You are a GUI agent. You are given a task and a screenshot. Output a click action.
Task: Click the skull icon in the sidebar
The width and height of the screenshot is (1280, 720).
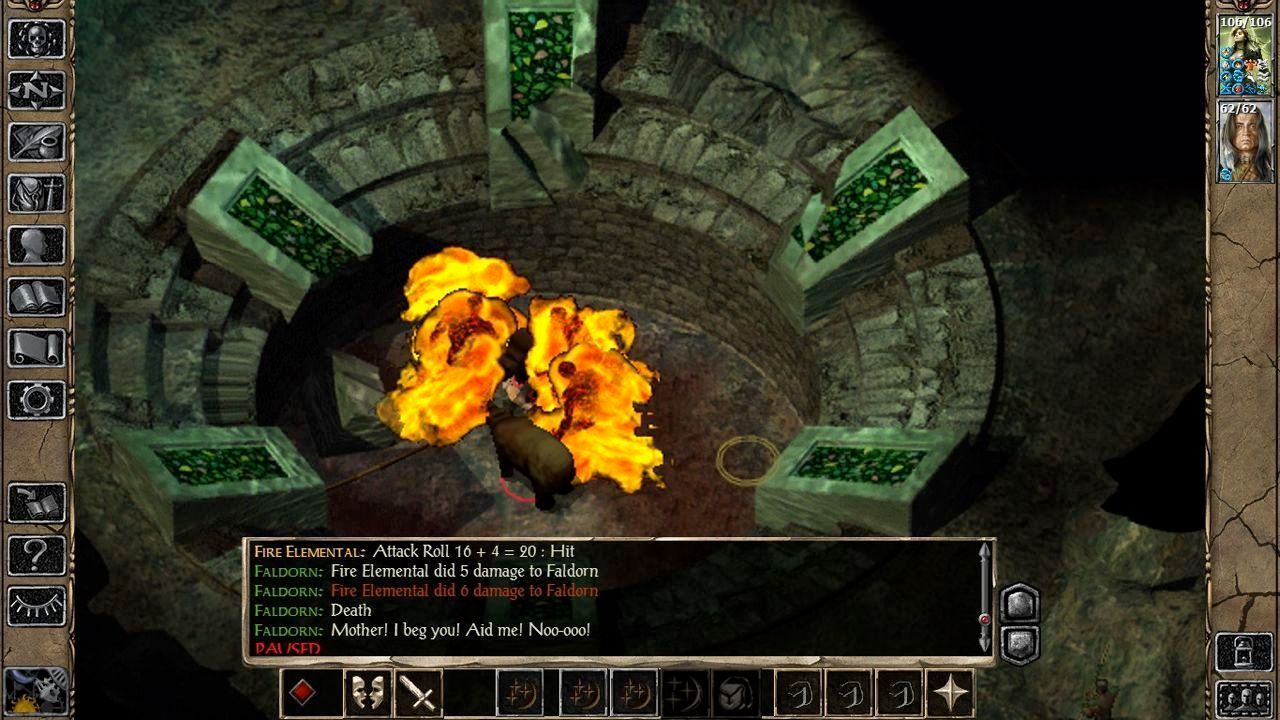click(x=37, y=38)
